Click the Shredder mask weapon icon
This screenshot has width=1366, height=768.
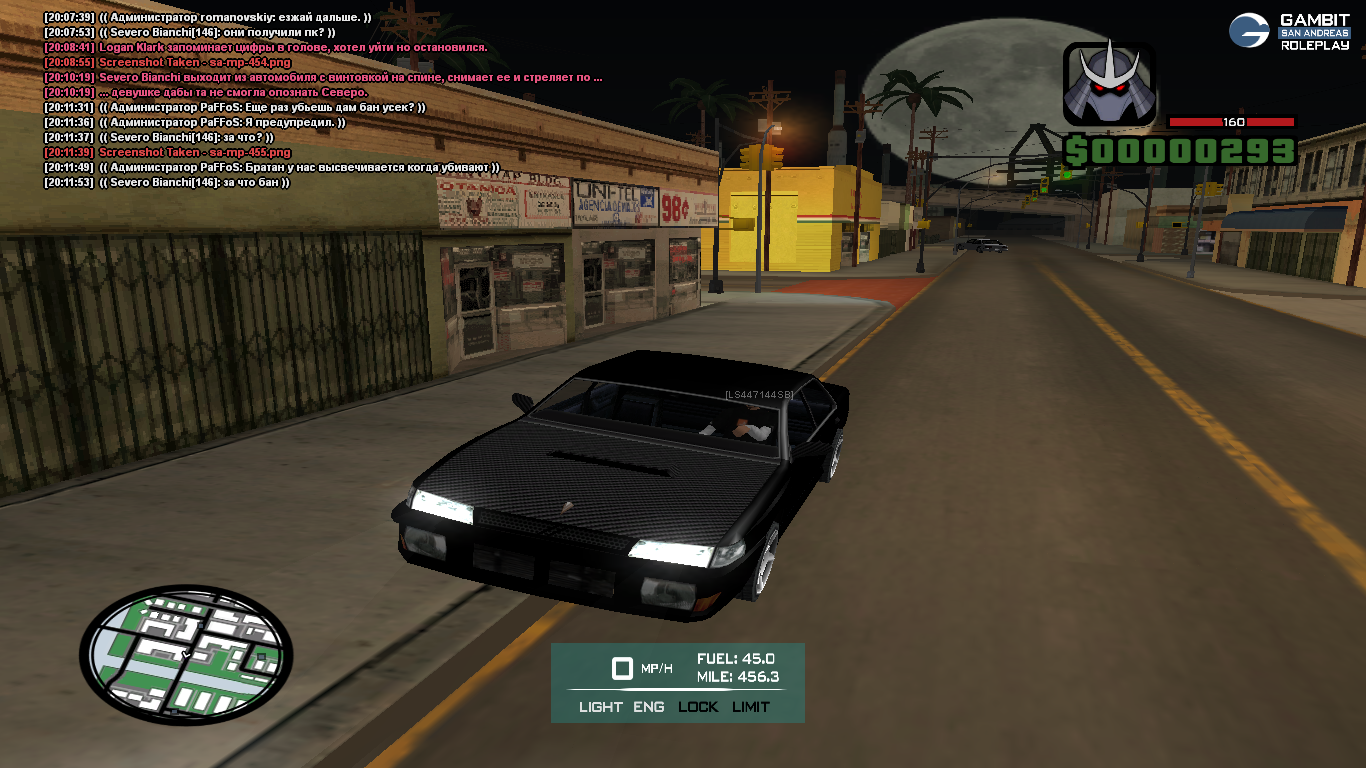click(x=1108, y=84)
